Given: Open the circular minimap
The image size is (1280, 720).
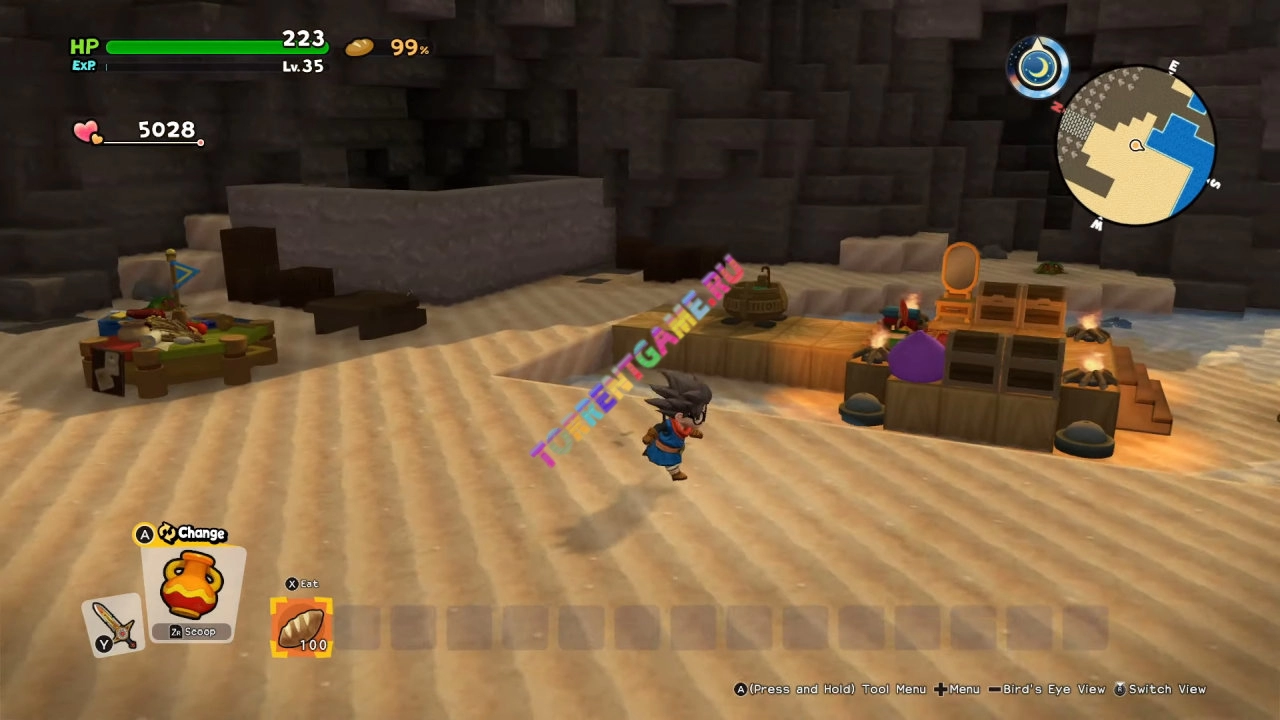Looking at the screenshot, I should (x=1136, y=146).
